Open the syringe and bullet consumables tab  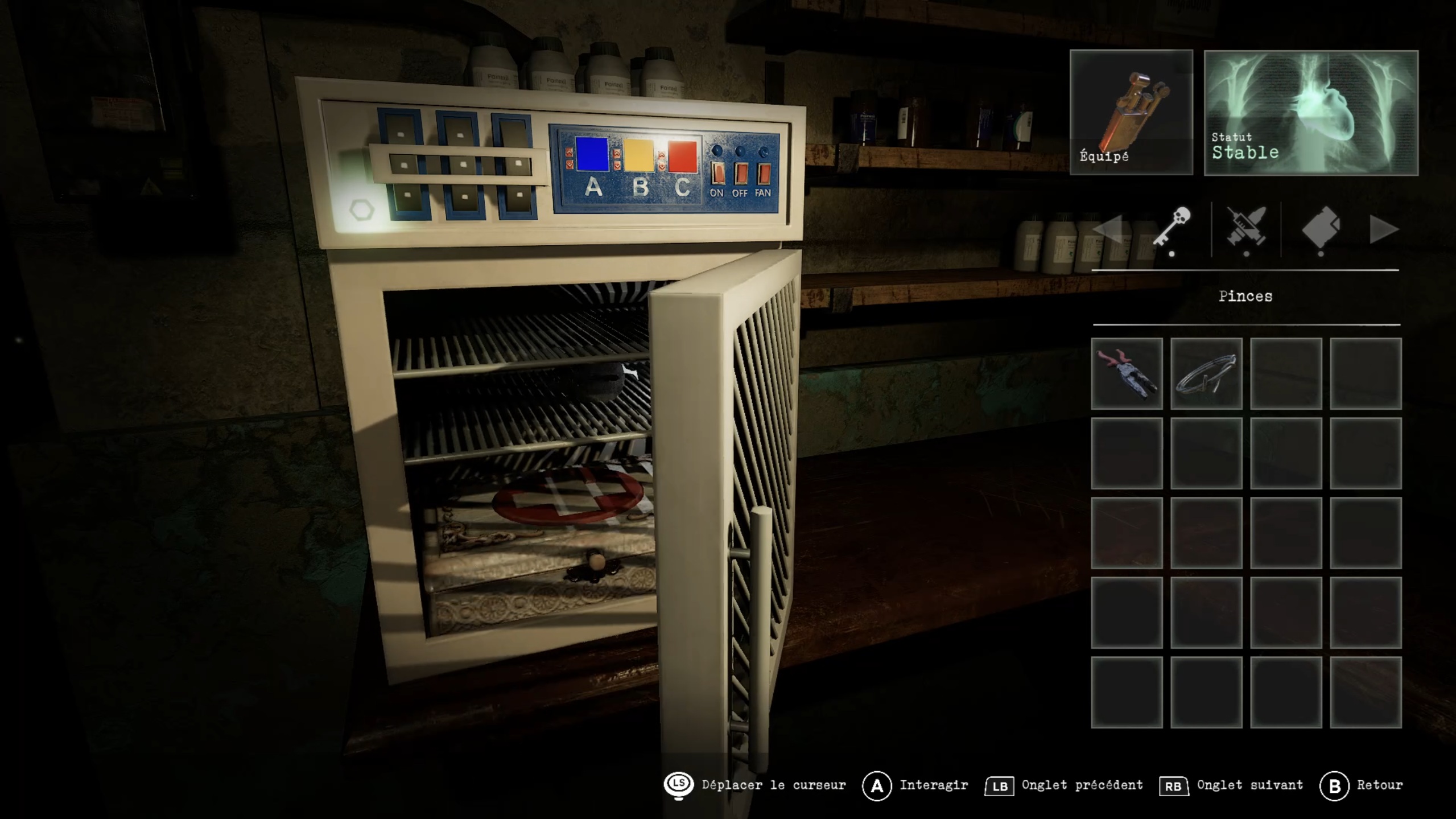1246,229
